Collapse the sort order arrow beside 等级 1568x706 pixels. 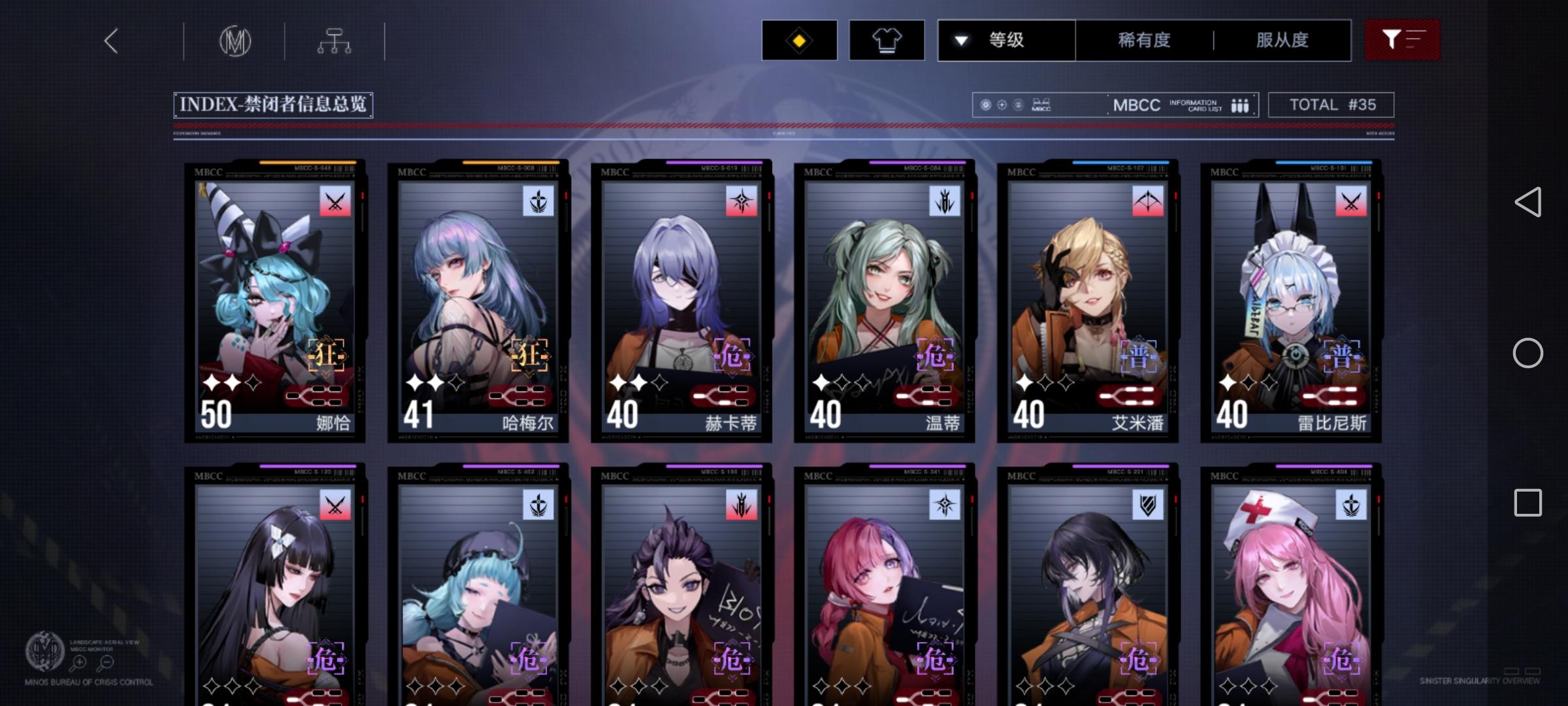click(x=960, y=40)
